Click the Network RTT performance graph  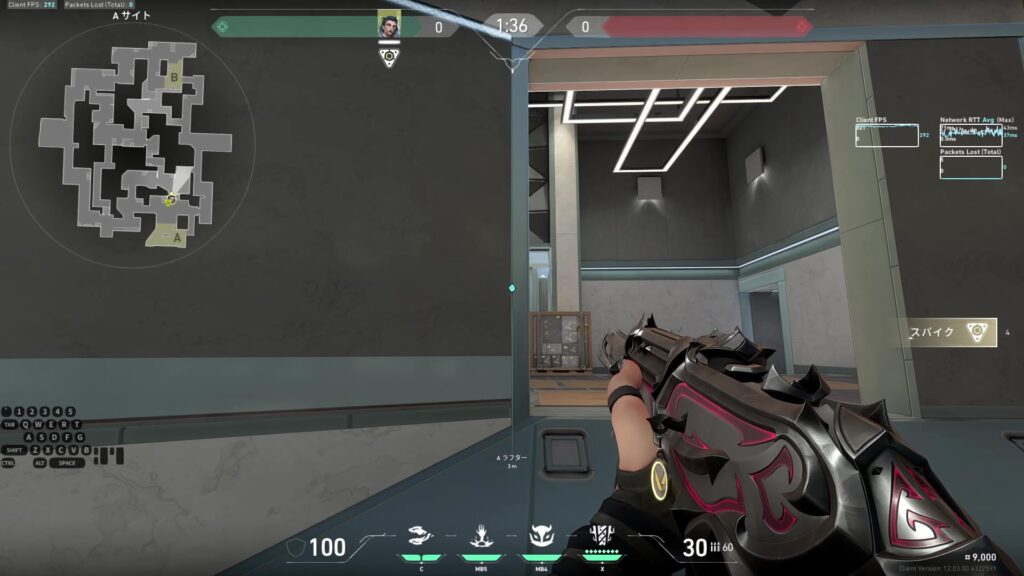[x=971, y=135]
